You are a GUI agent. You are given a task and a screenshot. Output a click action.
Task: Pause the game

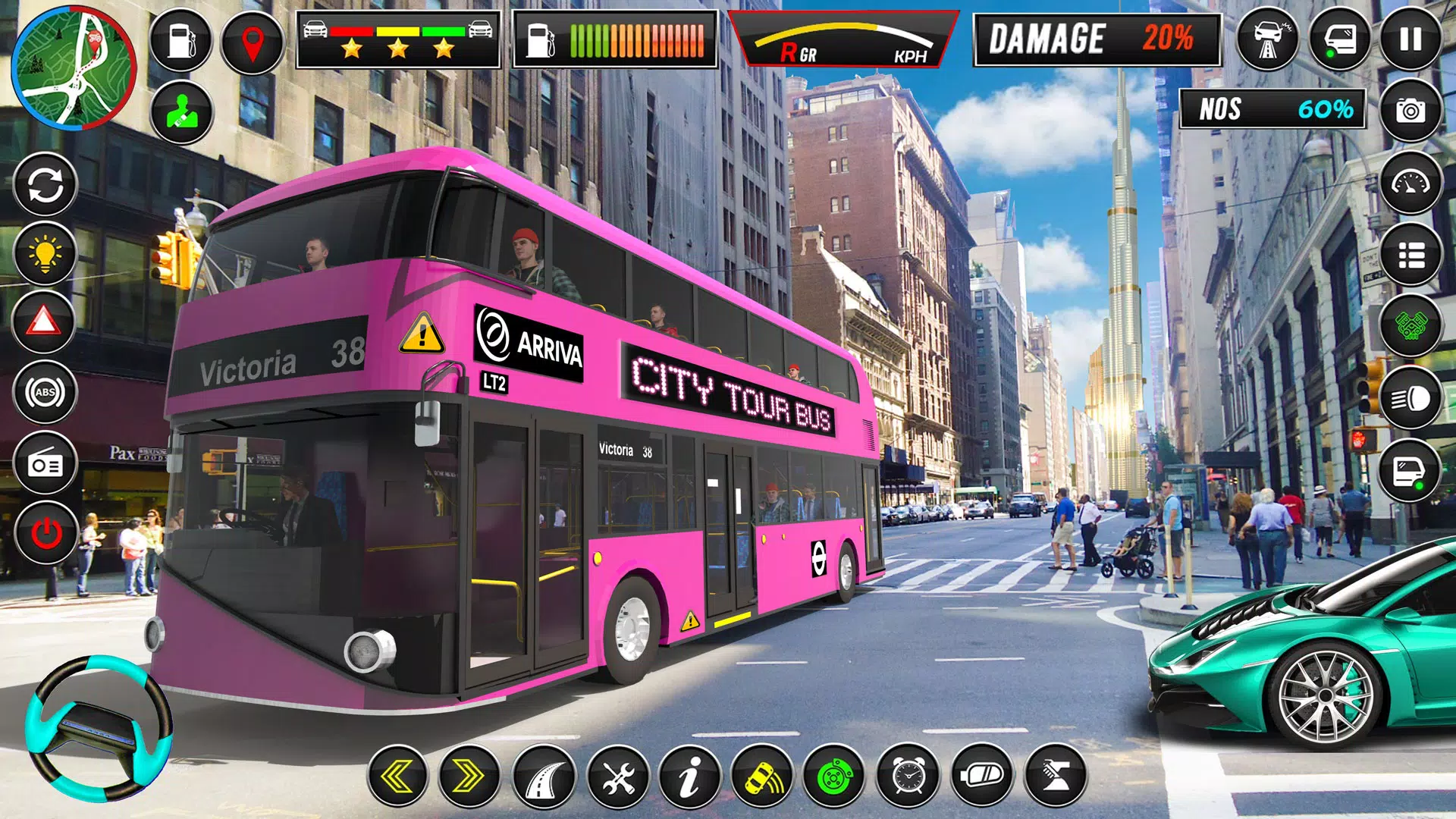click(x=1412, y=38)
